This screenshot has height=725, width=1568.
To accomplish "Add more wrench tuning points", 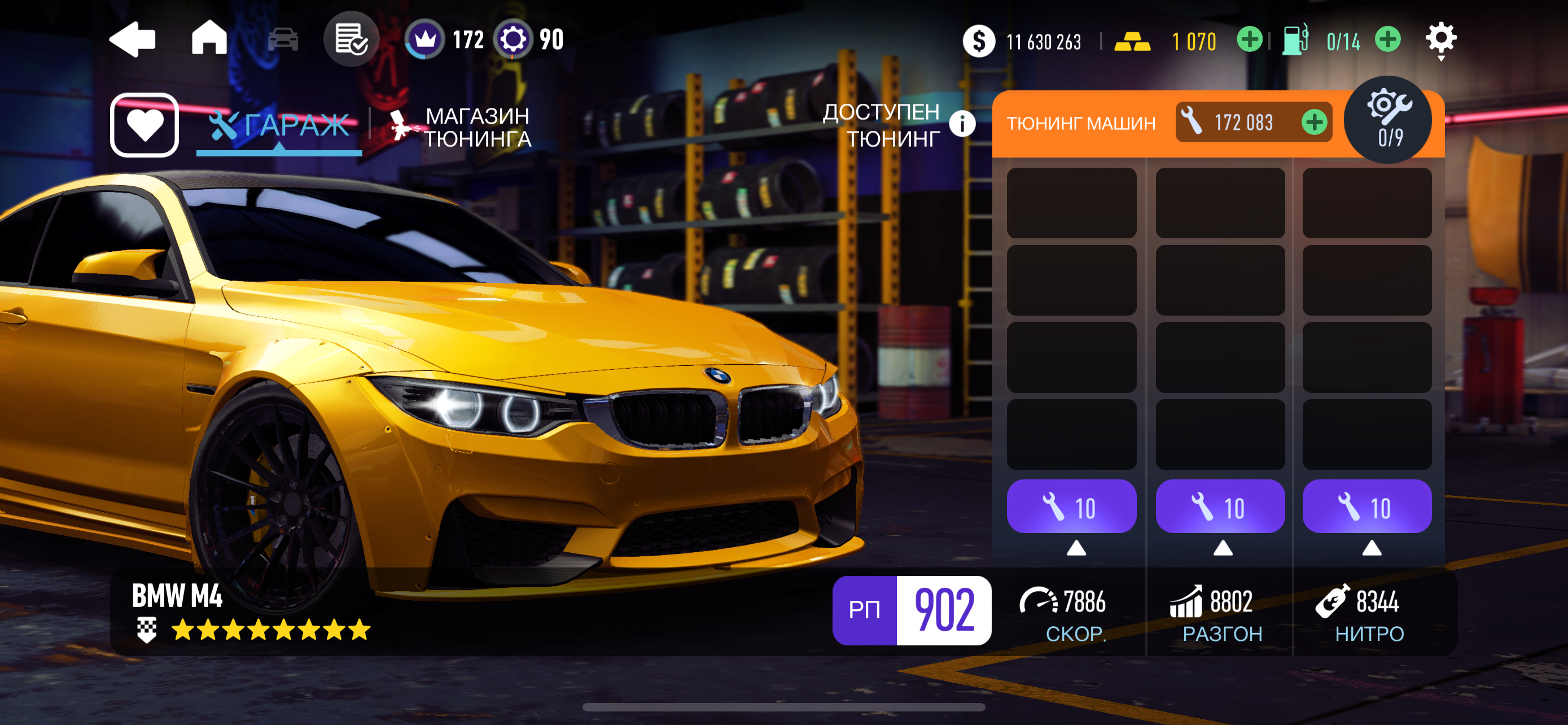I will (1314, 123).
